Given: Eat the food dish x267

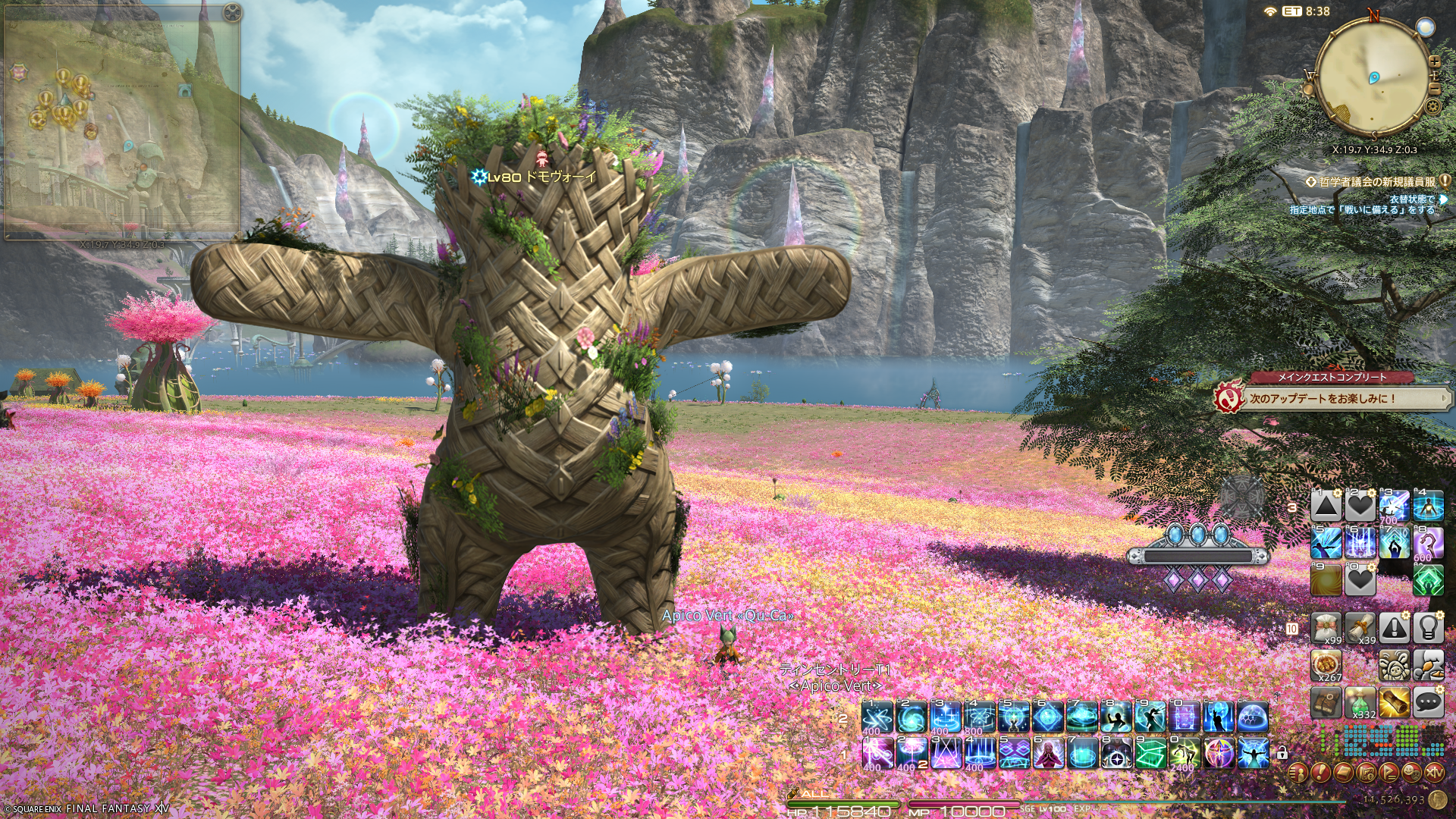Looking at the screenshot, I should pyautogui.click(x=1326, y=665).
